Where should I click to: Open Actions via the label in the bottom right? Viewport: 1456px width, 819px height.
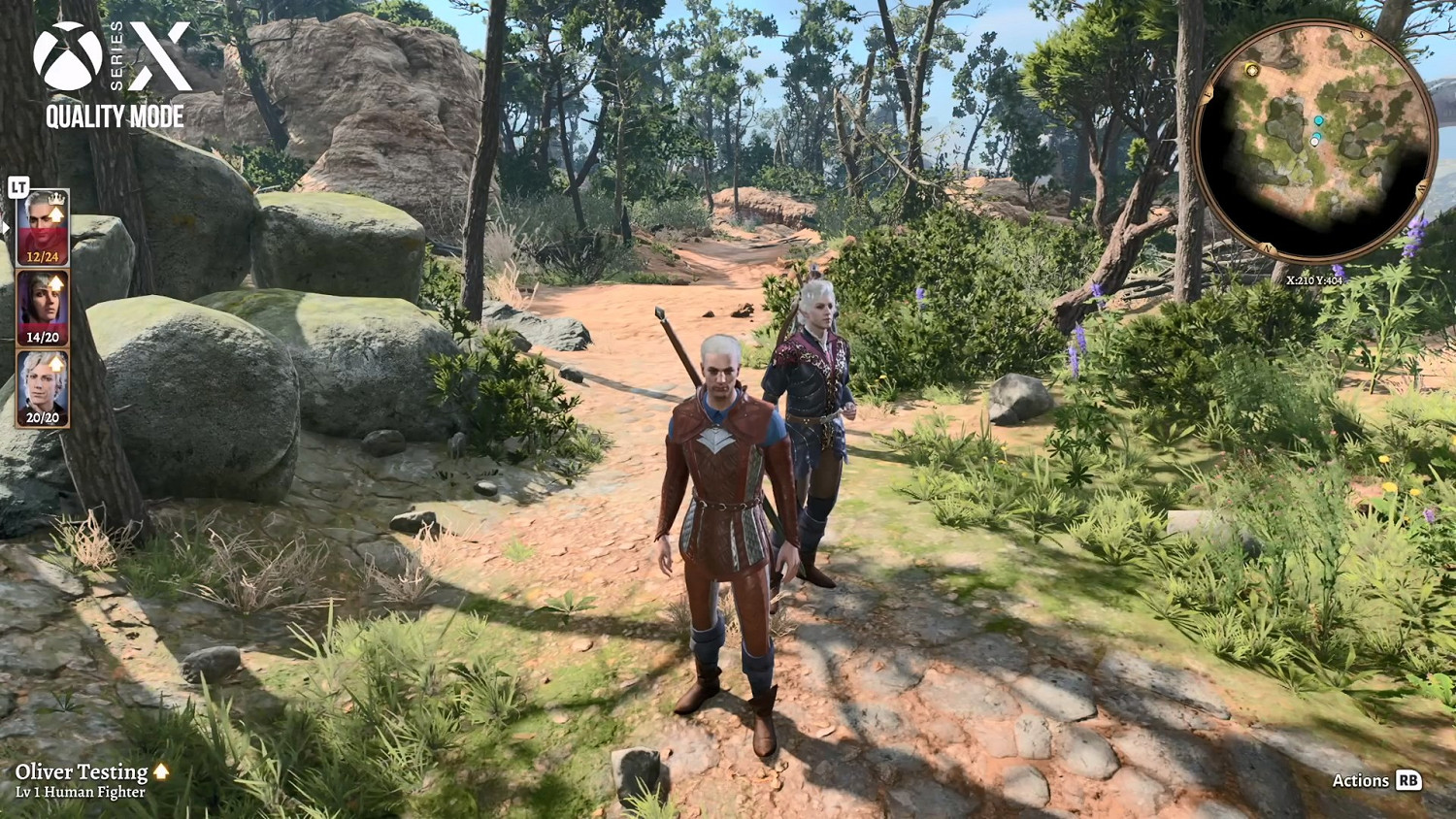point(1363,780)
